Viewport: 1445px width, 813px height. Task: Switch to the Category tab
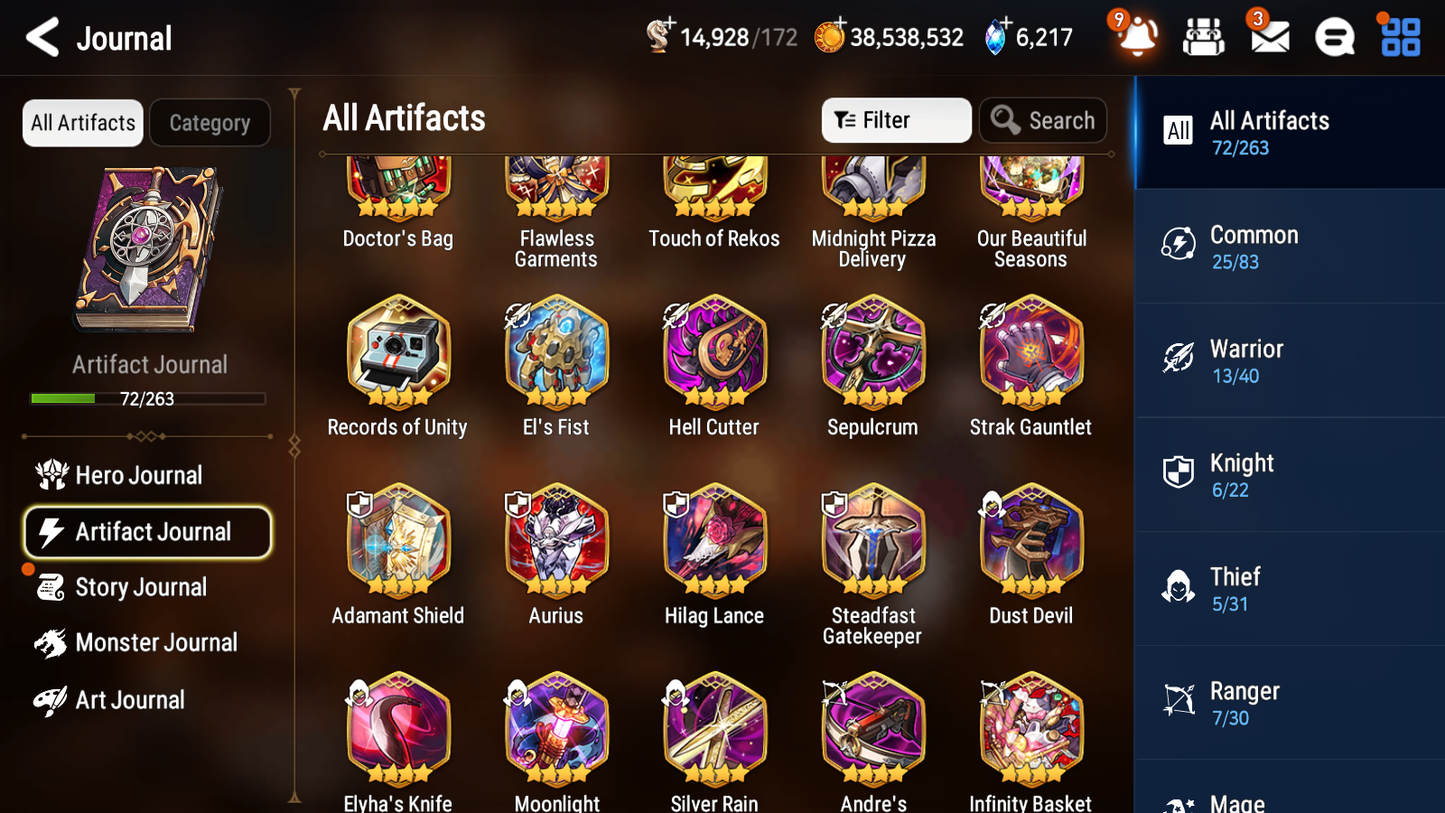tap(209, 122)
